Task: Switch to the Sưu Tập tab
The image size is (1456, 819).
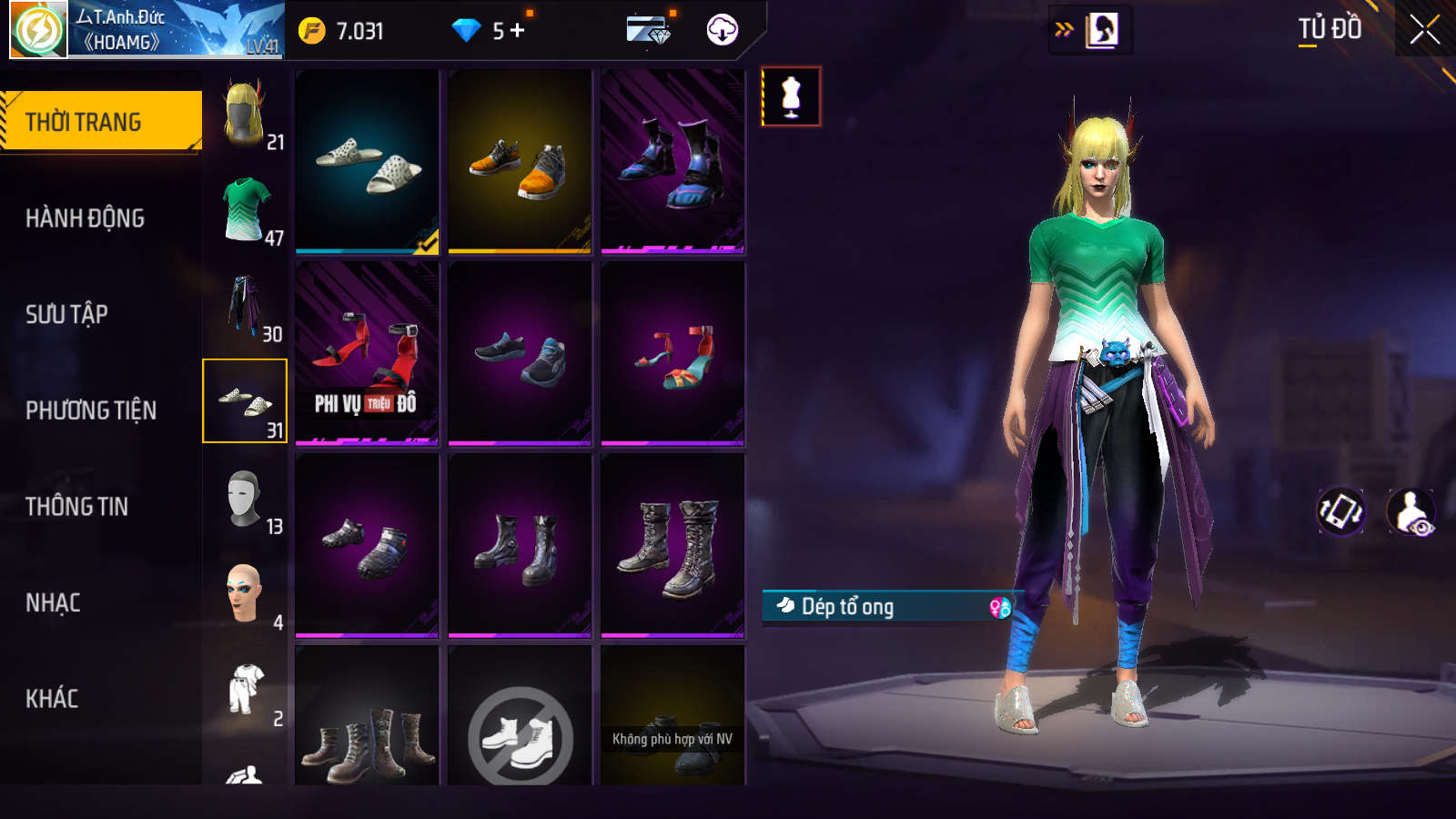Action: pos(66,315)
